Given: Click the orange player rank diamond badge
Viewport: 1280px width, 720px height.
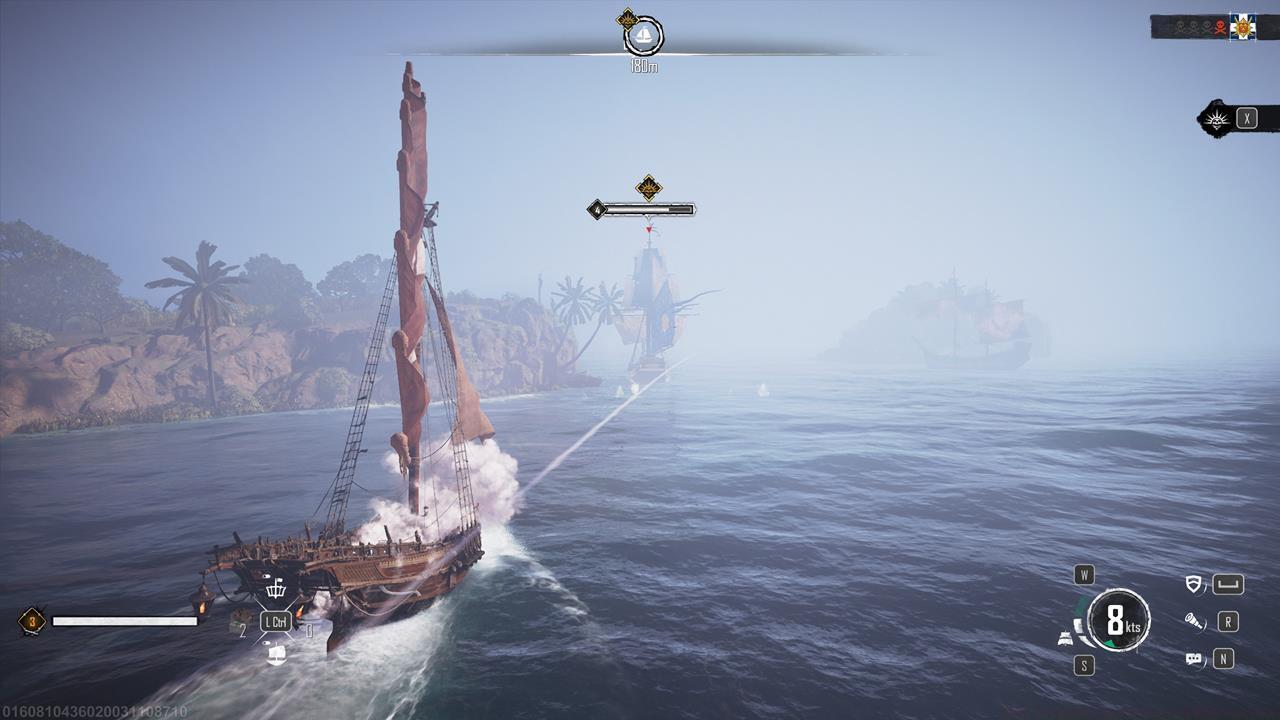Looking at the screenshot, I should point(32,621).
